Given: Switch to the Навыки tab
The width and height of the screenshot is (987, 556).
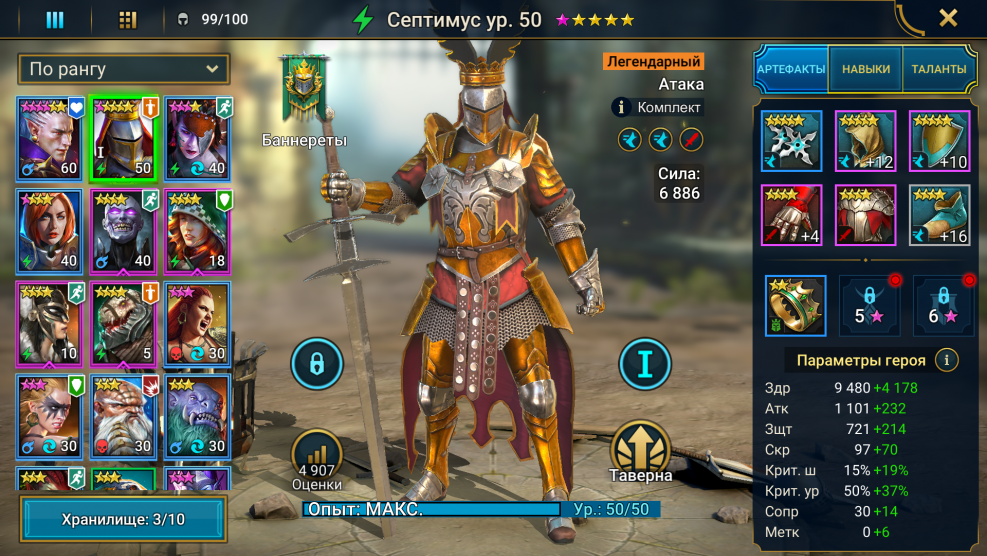Looking at the screenshot, I should pos(865,69).
